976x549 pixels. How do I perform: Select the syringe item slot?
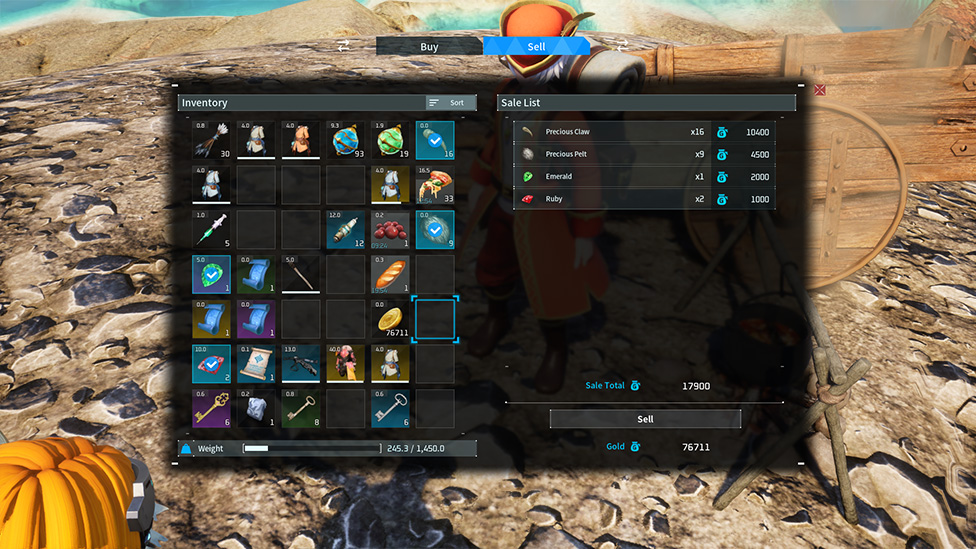click(212, 230)
